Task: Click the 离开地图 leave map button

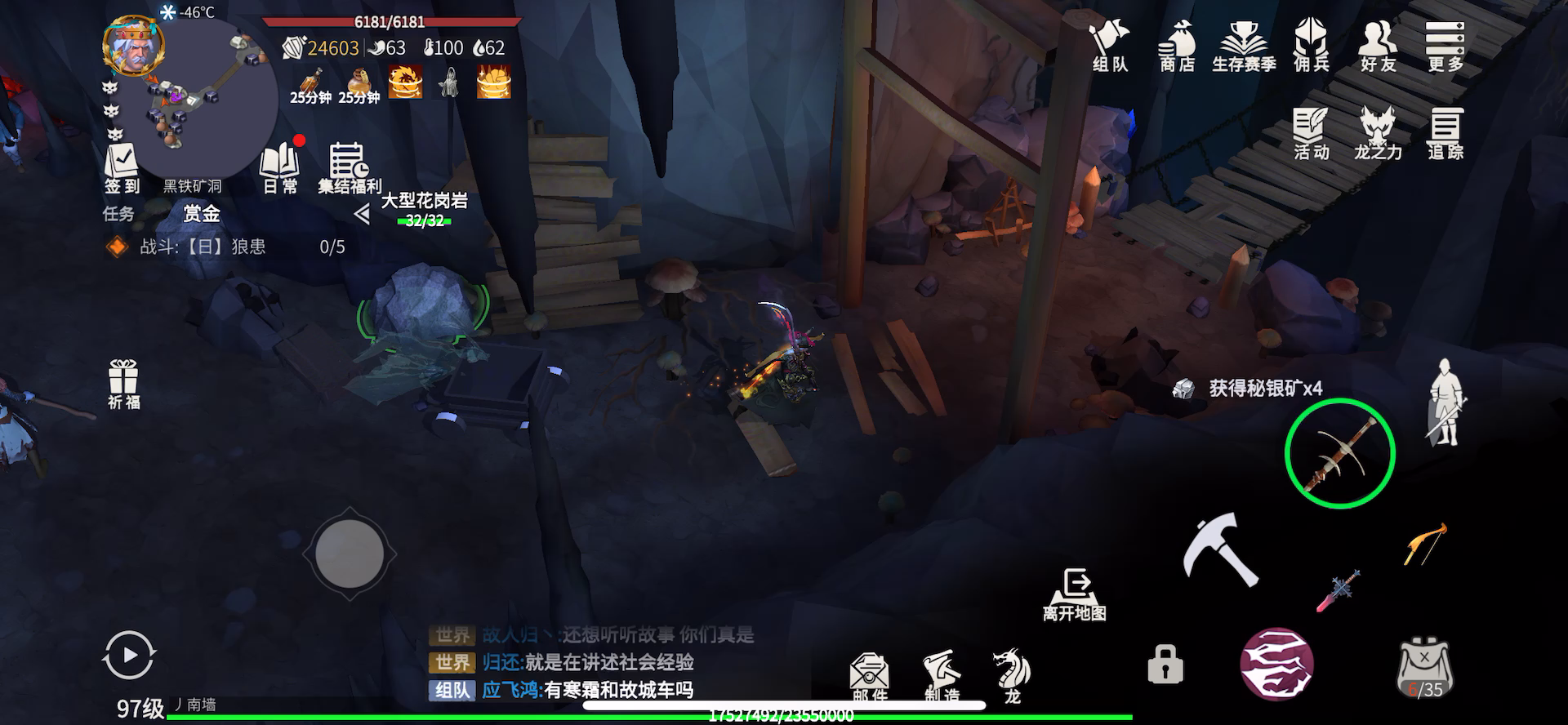Action: [1075, 595]
